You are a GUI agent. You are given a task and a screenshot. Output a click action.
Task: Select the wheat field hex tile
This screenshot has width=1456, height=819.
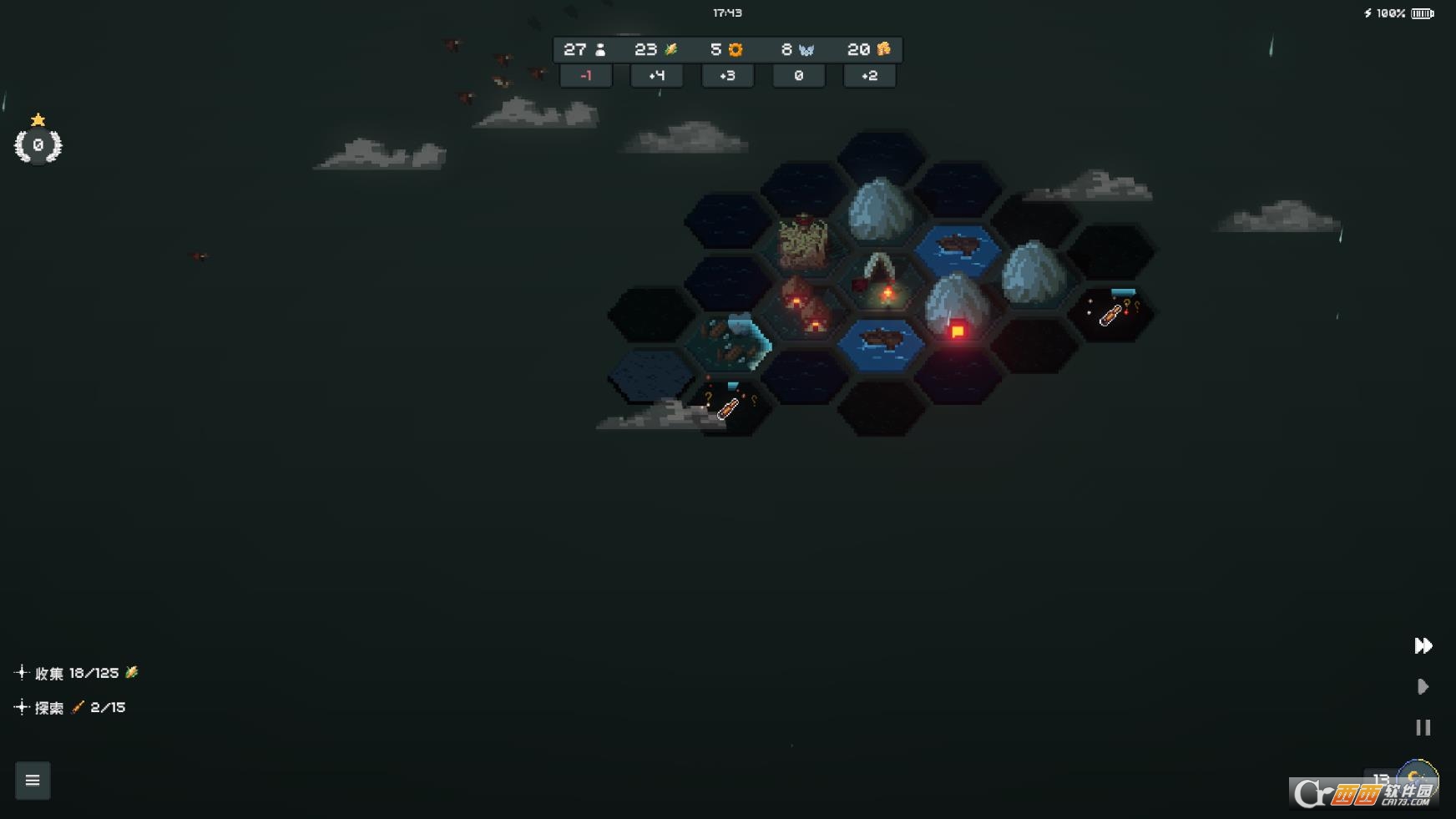click(x=803, y=242)
